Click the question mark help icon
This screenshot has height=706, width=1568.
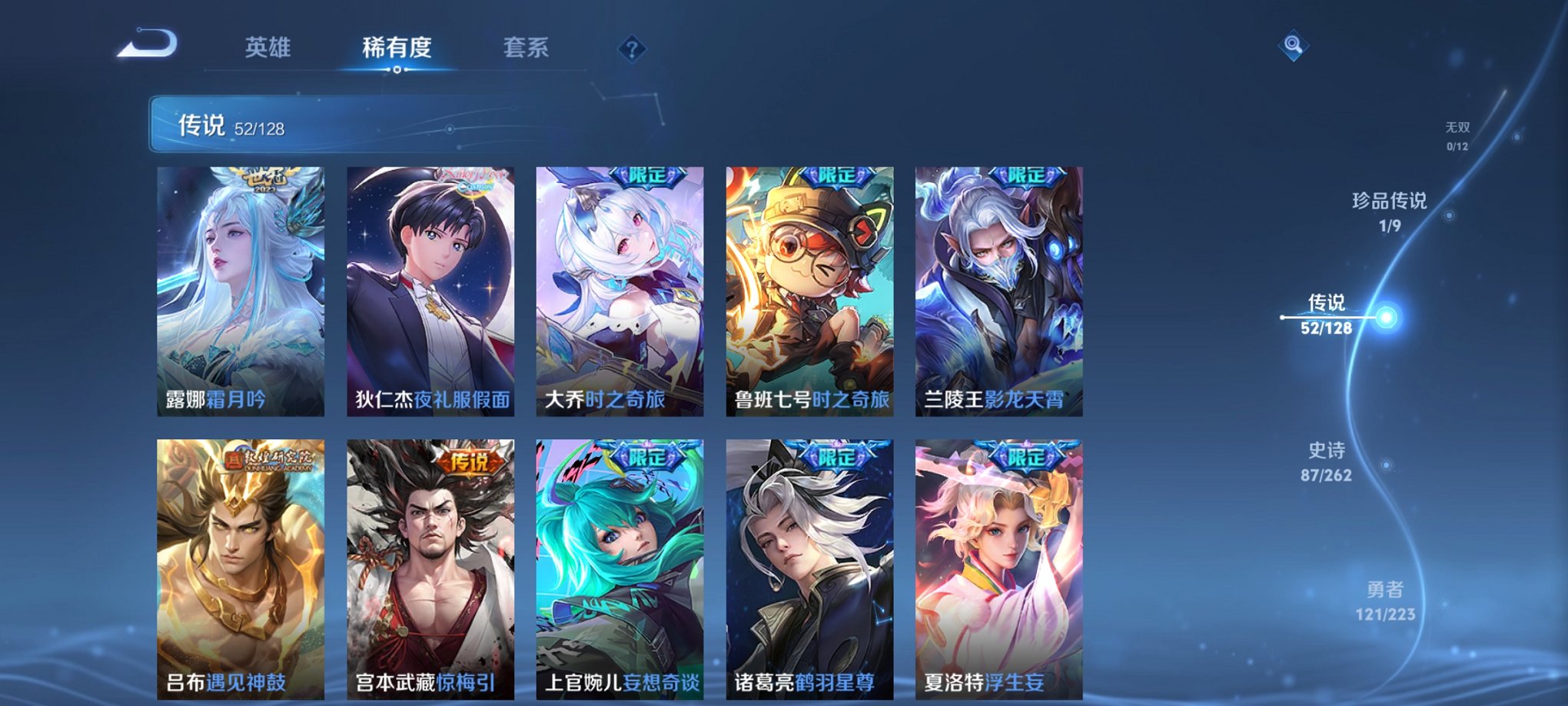click(632, 50)
